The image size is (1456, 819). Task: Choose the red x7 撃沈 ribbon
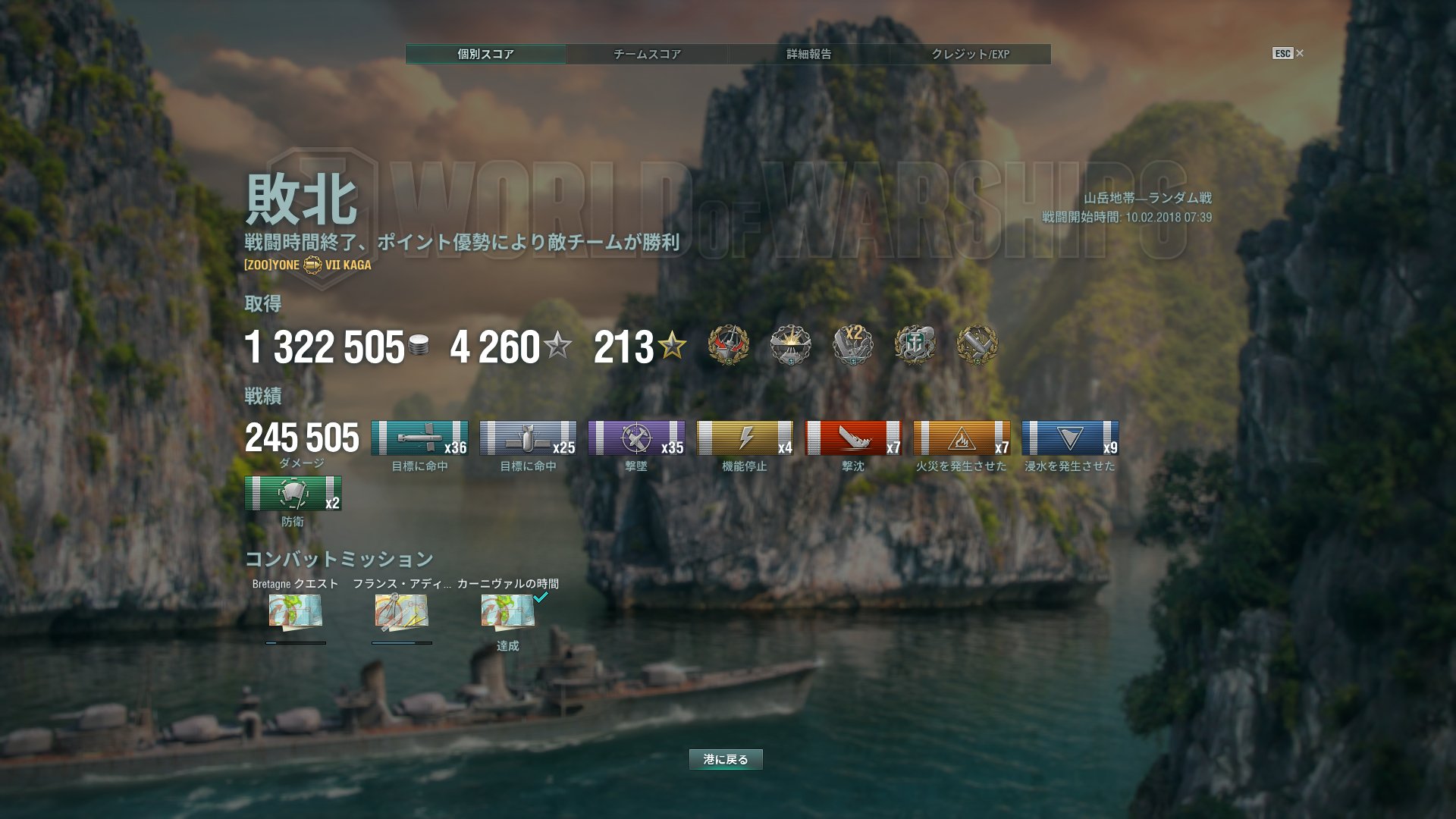[853, 438]
